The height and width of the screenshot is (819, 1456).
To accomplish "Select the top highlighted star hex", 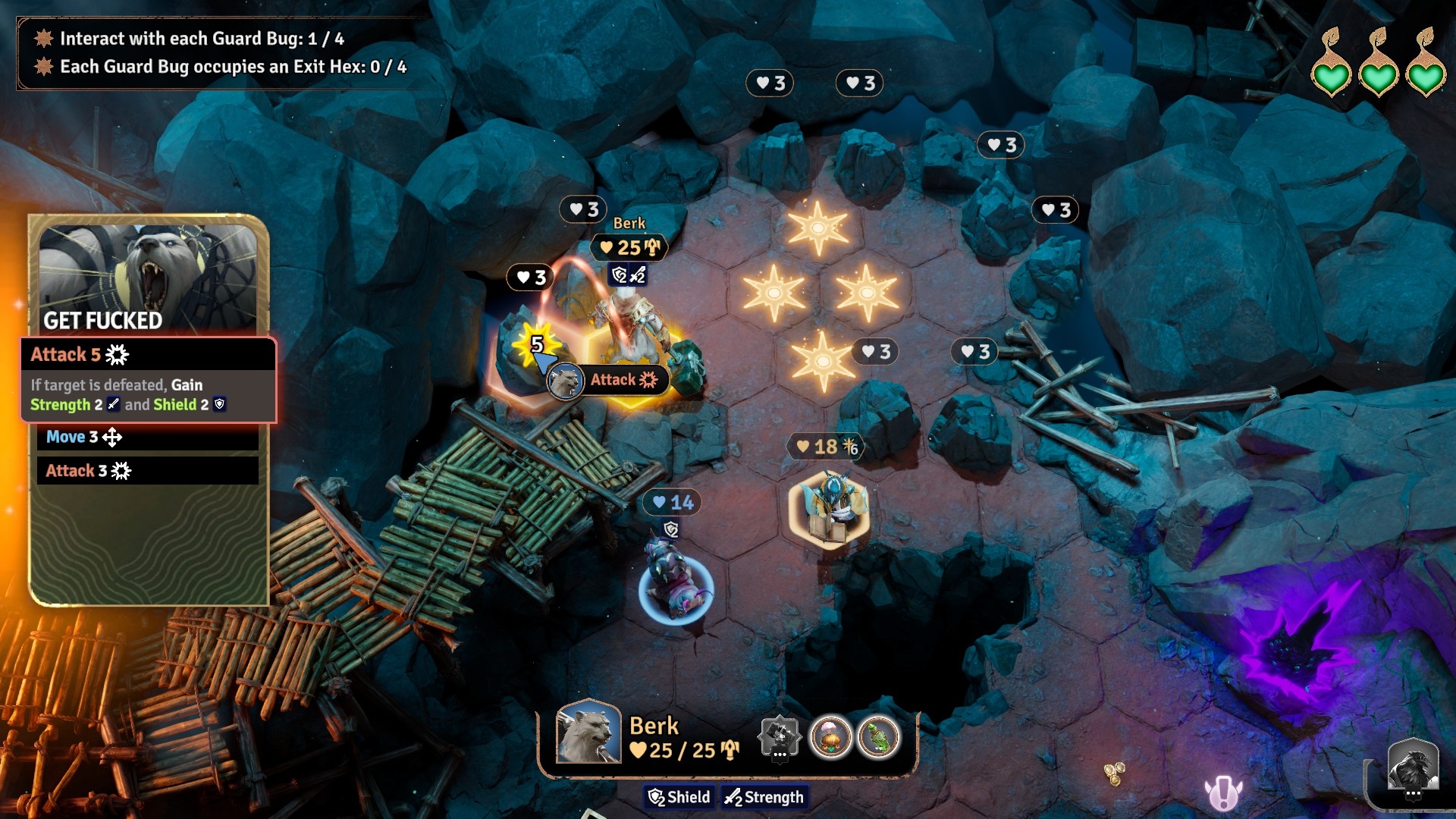I will tap(817, 227).
